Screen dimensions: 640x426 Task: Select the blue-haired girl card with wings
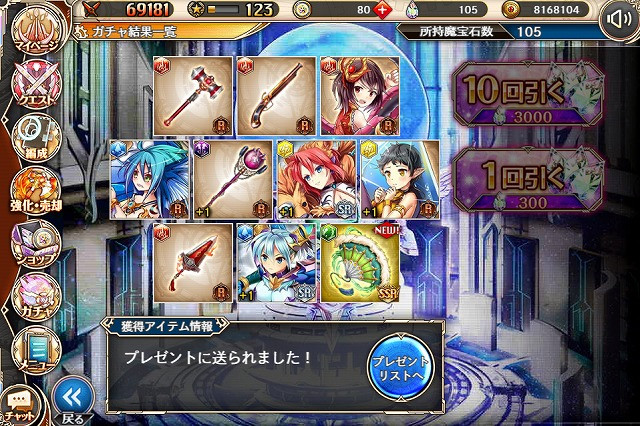point(150,179)
